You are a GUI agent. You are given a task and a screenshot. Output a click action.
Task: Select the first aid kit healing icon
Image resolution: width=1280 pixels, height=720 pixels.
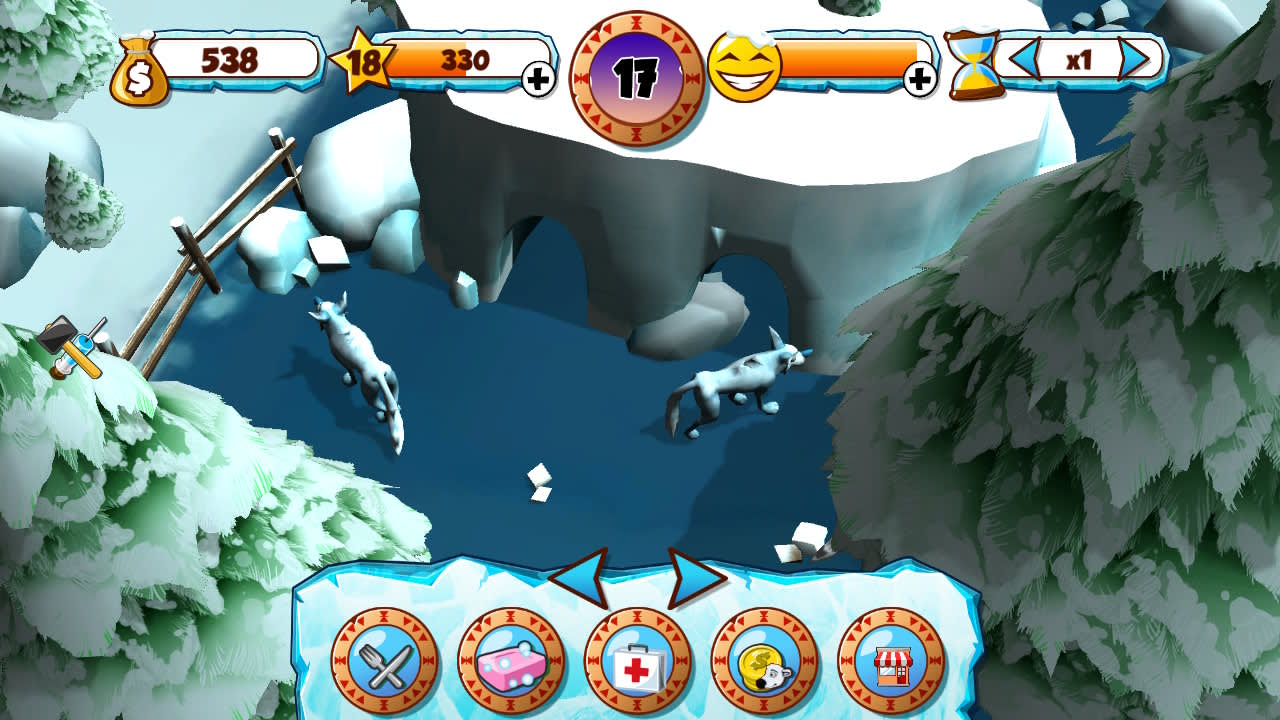[x=638, y=663]
